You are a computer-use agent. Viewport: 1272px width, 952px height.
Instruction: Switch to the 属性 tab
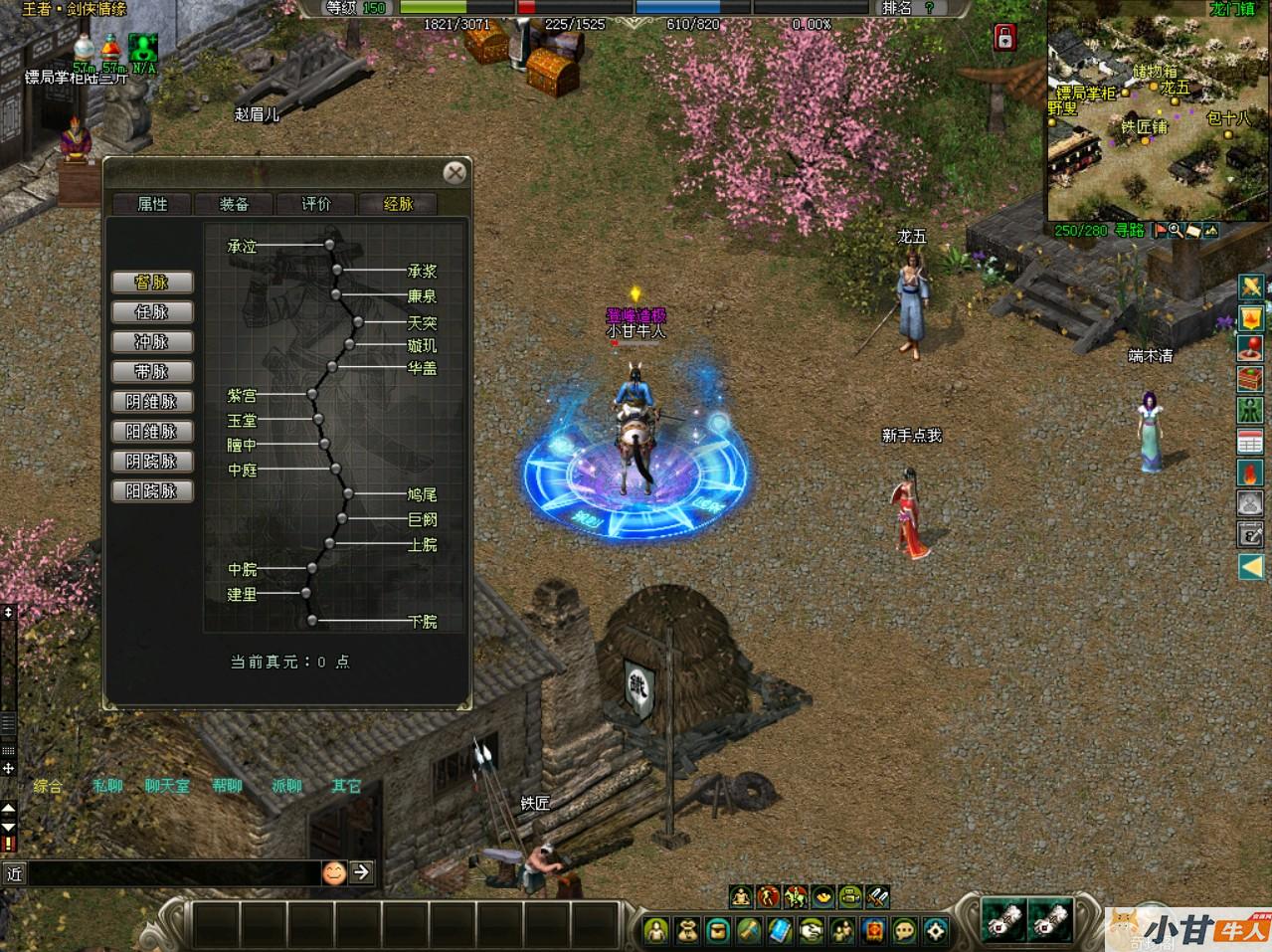(x=152, y=204)
